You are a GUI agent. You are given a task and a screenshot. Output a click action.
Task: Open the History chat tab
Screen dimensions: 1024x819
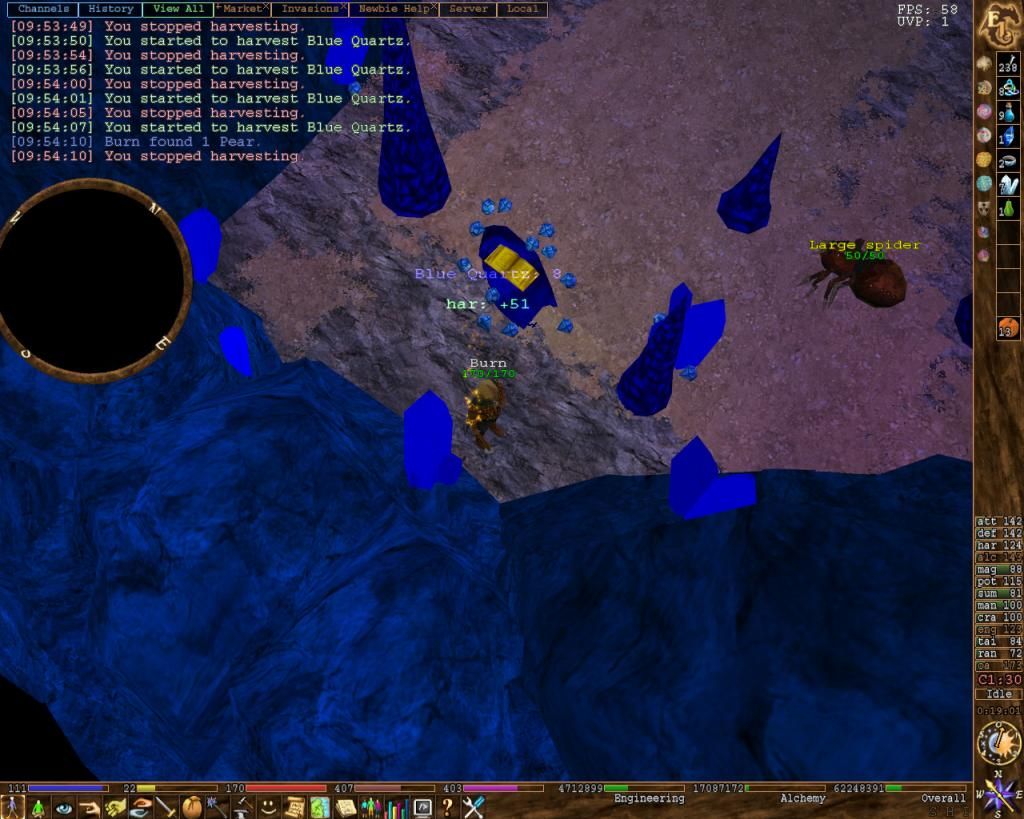[110, 9]
